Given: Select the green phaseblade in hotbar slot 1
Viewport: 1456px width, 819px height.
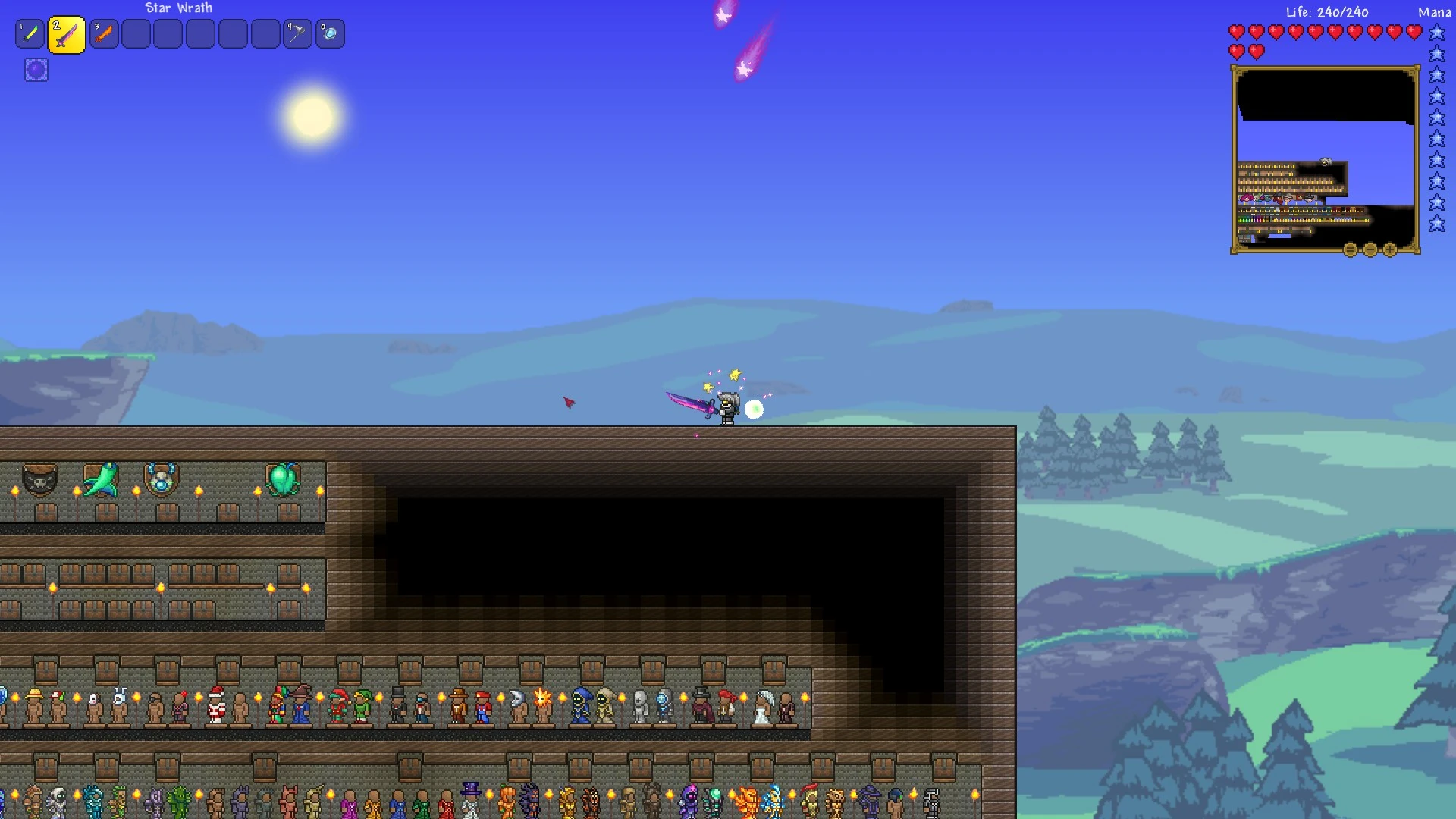Looking at the screenshot, I should tap(30, 33).
